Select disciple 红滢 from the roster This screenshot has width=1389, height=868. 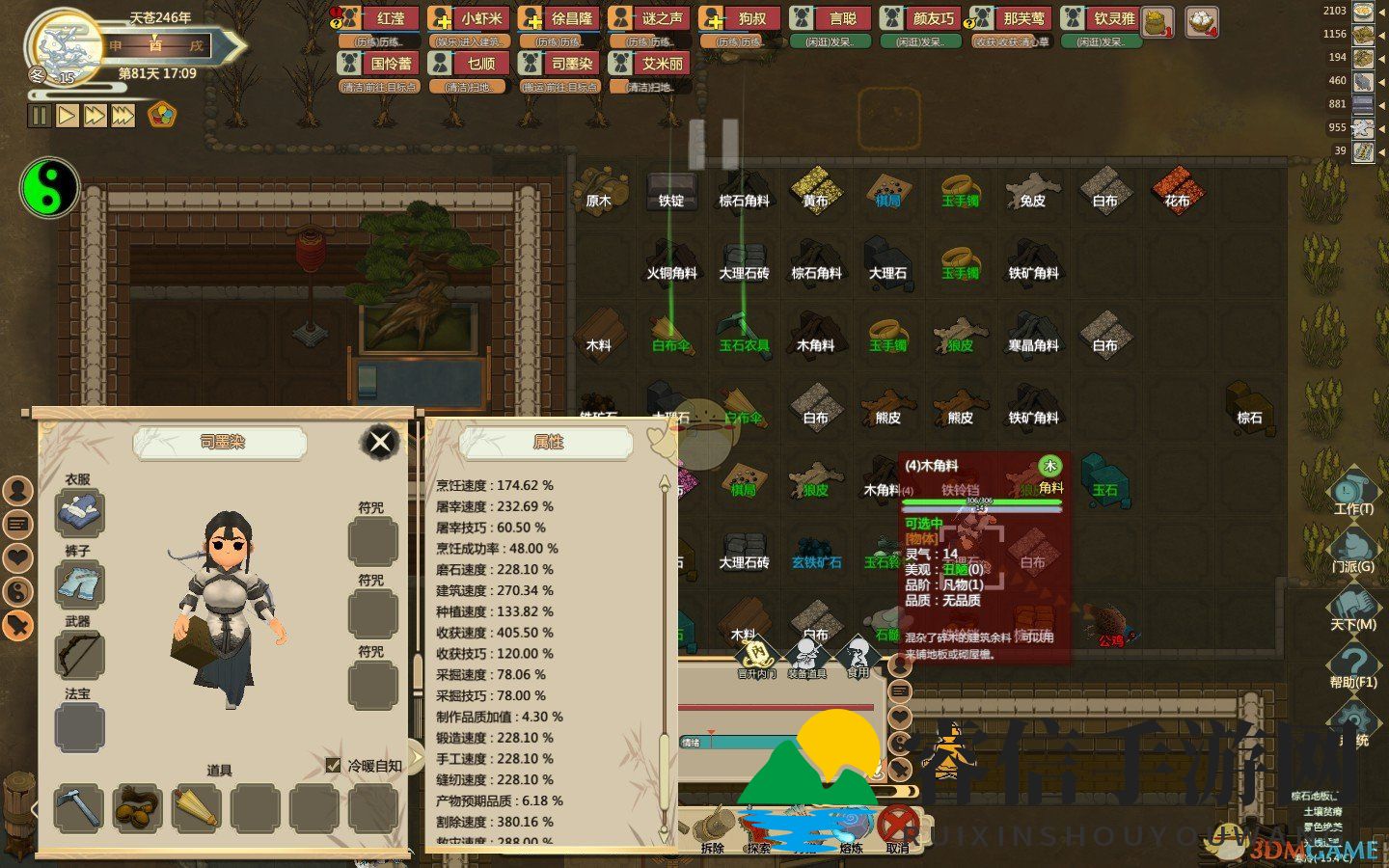378,19
